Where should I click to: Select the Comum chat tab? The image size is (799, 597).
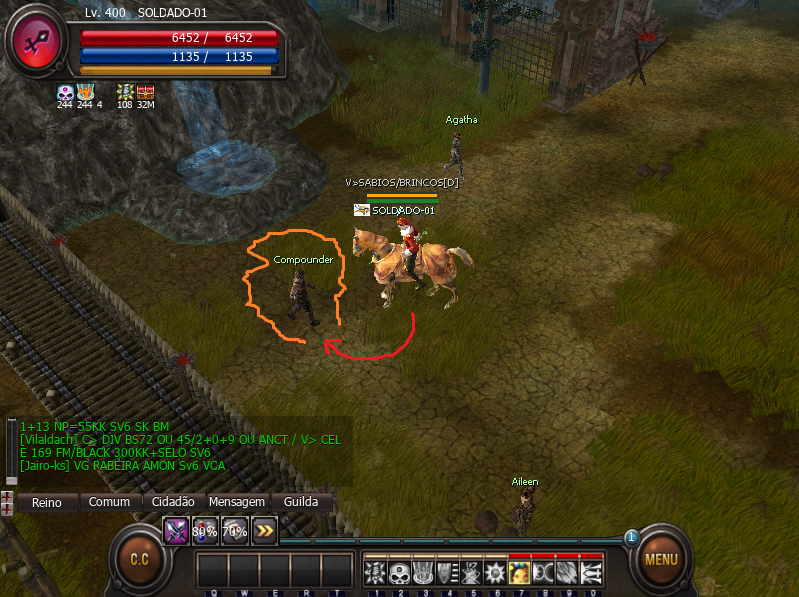[109, 502]
